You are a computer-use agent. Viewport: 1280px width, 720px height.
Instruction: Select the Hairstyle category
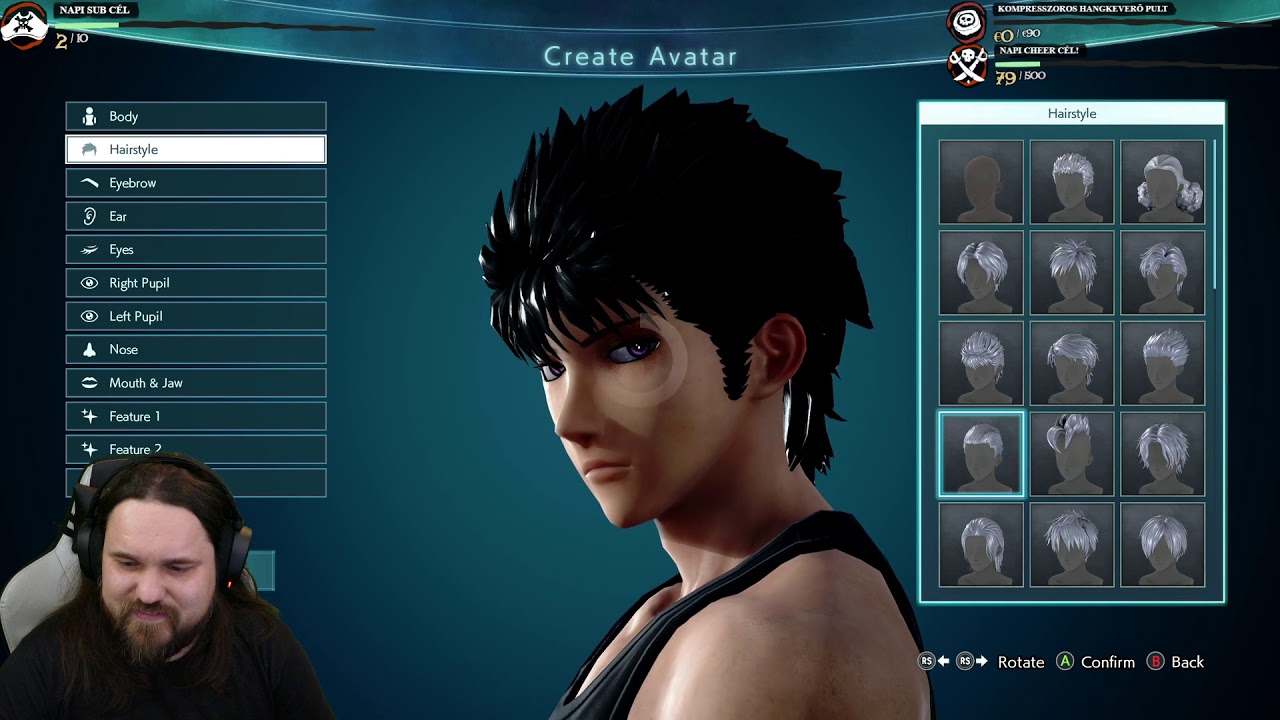pyautogui.click(x=196, y=149)
